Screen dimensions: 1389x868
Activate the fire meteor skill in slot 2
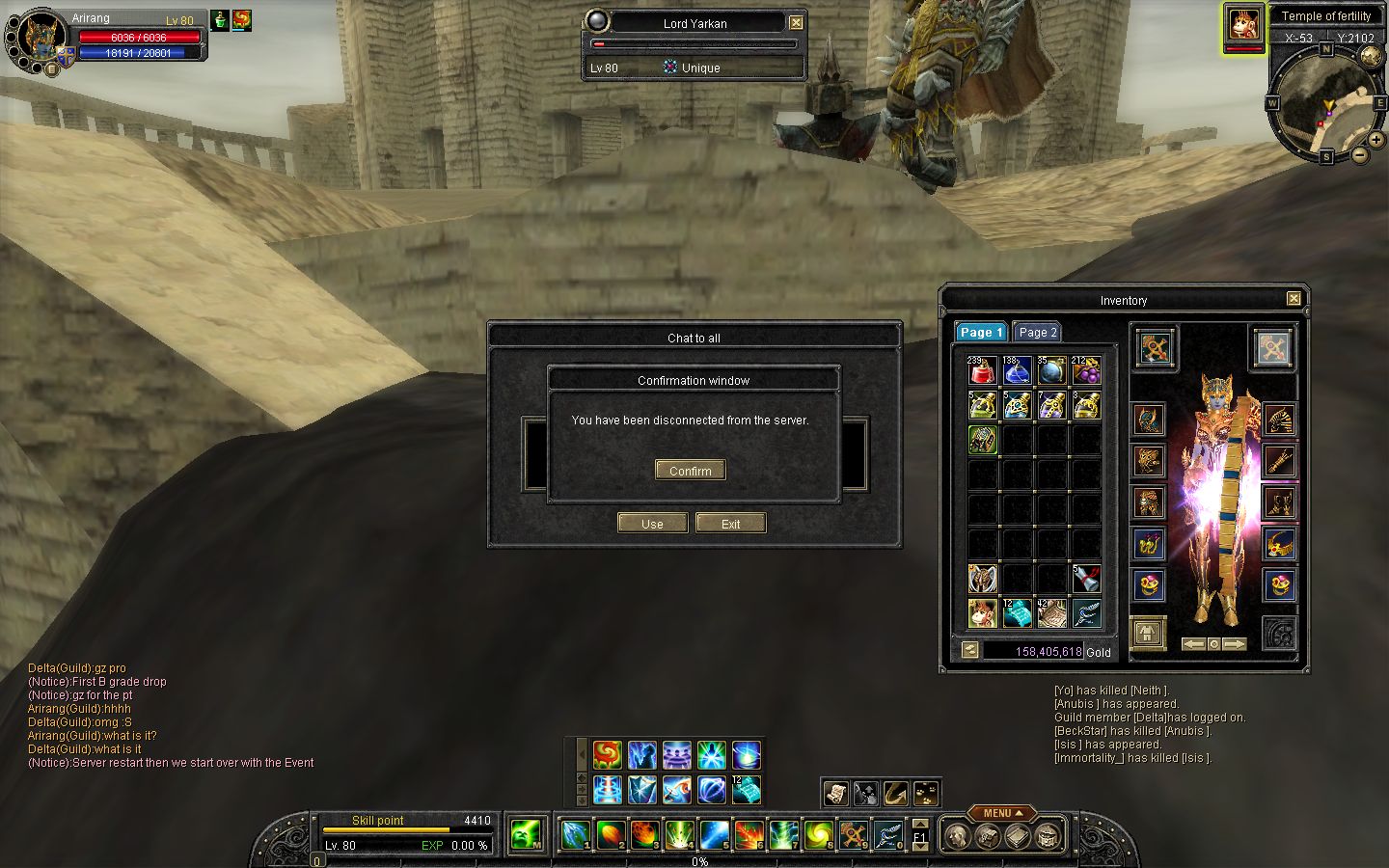(x=610, y=832)
